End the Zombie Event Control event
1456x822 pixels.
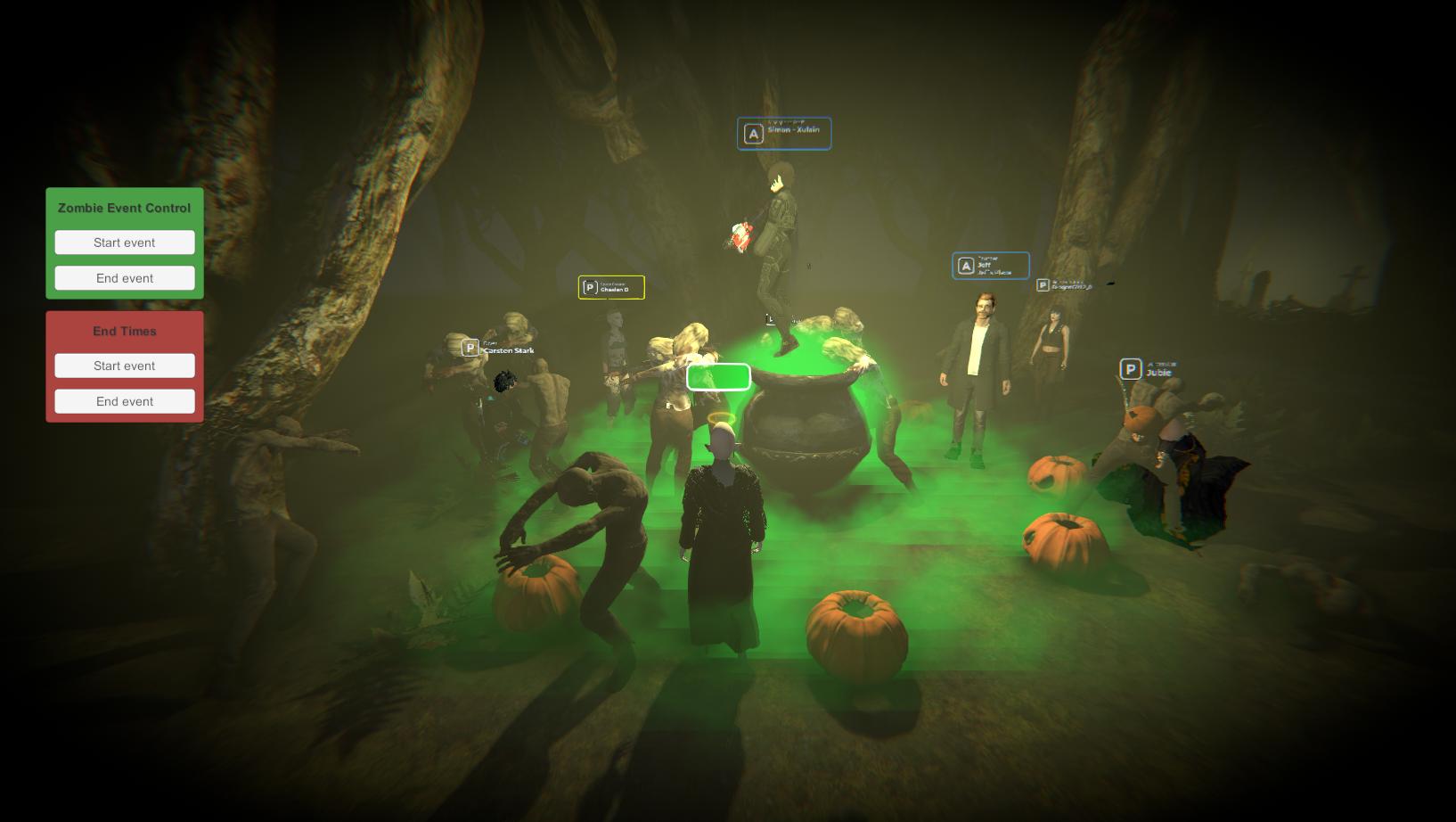coord(125,278)
